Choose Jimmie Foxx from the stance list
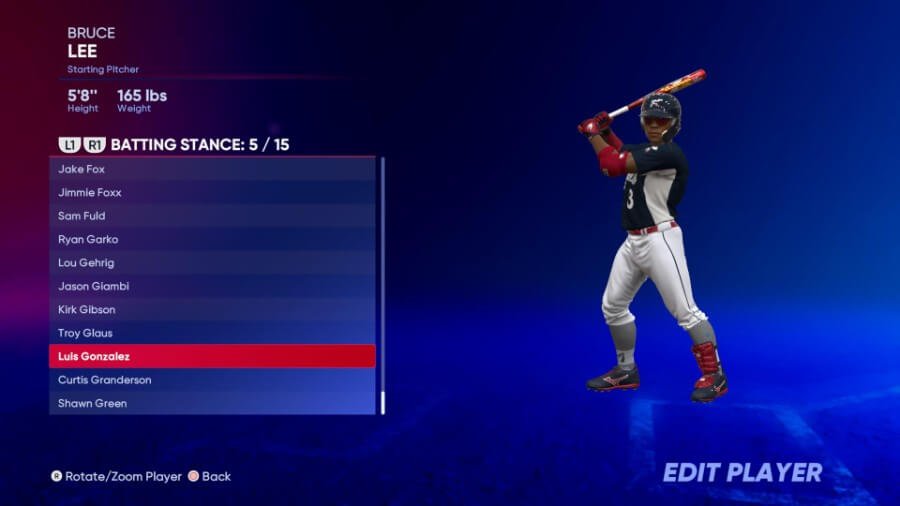The width and height of the screenshot is (900, 506). coord(212,192)
